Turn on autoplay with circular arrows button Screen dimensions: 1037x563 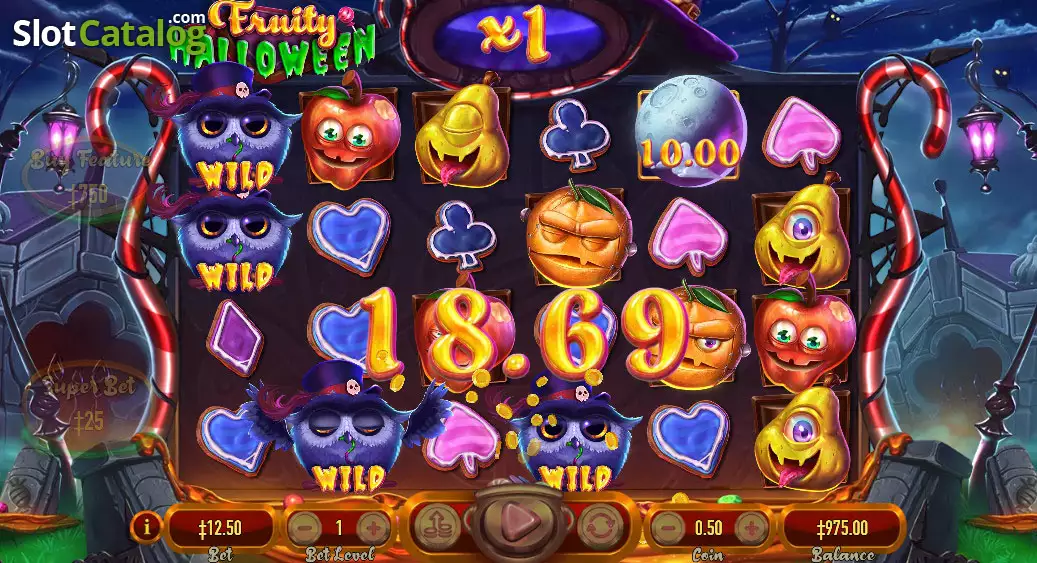click(596, 523)
